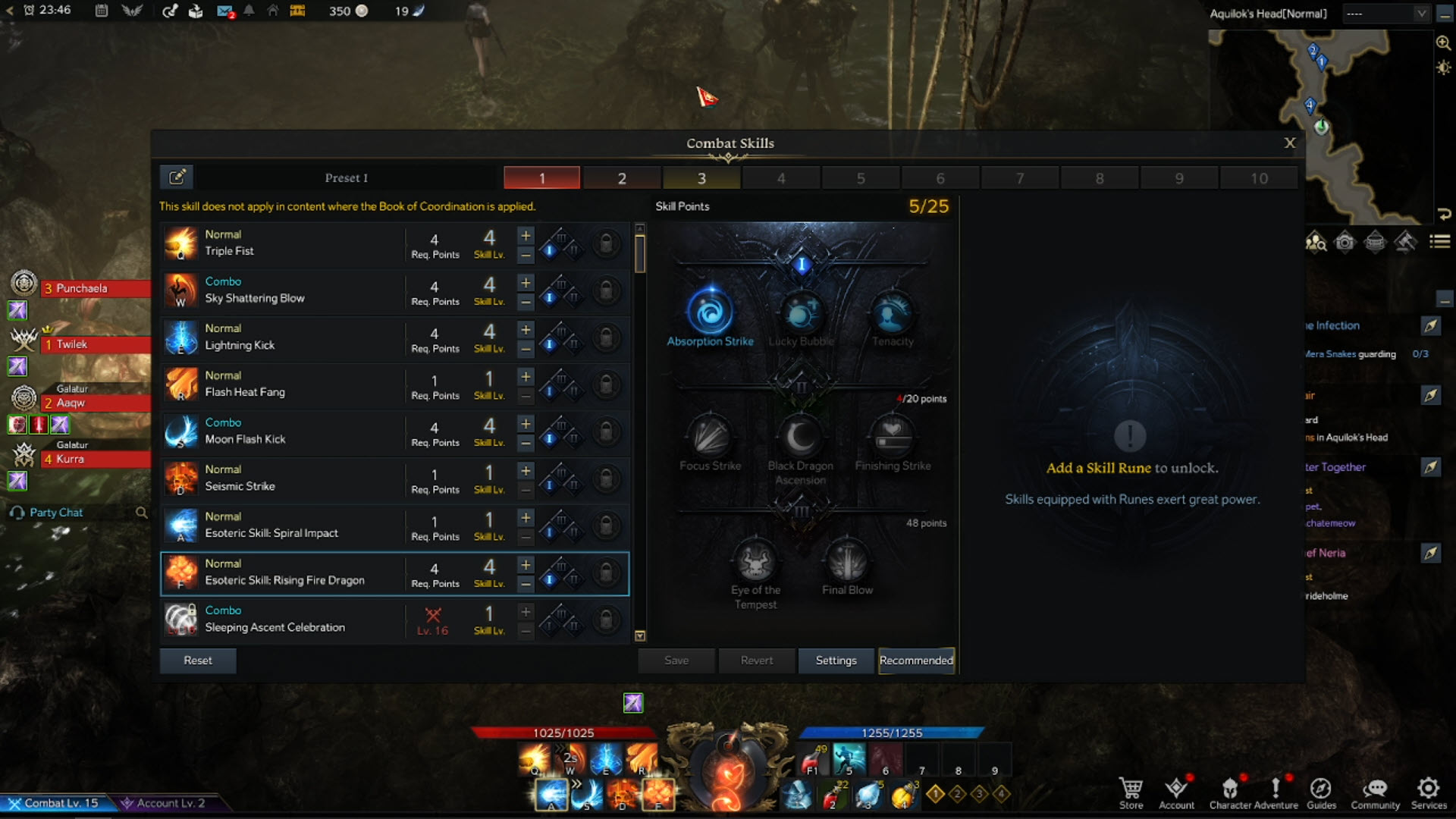Open the Services menu
This screenshot has width=1456, height=819.
(1429, 792)
